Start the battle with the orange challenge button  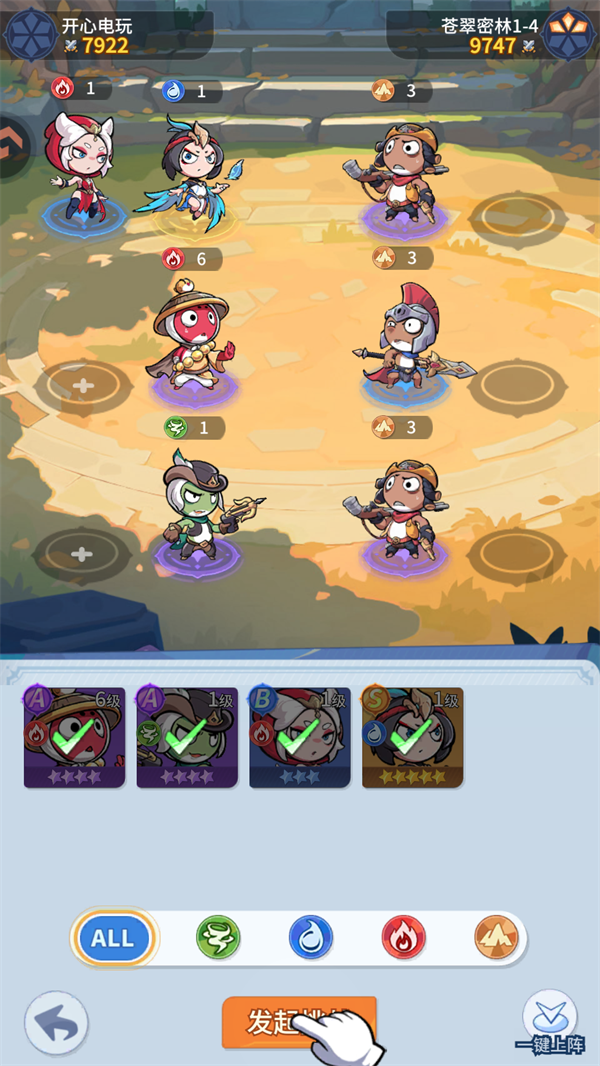tap(298, 1021)
